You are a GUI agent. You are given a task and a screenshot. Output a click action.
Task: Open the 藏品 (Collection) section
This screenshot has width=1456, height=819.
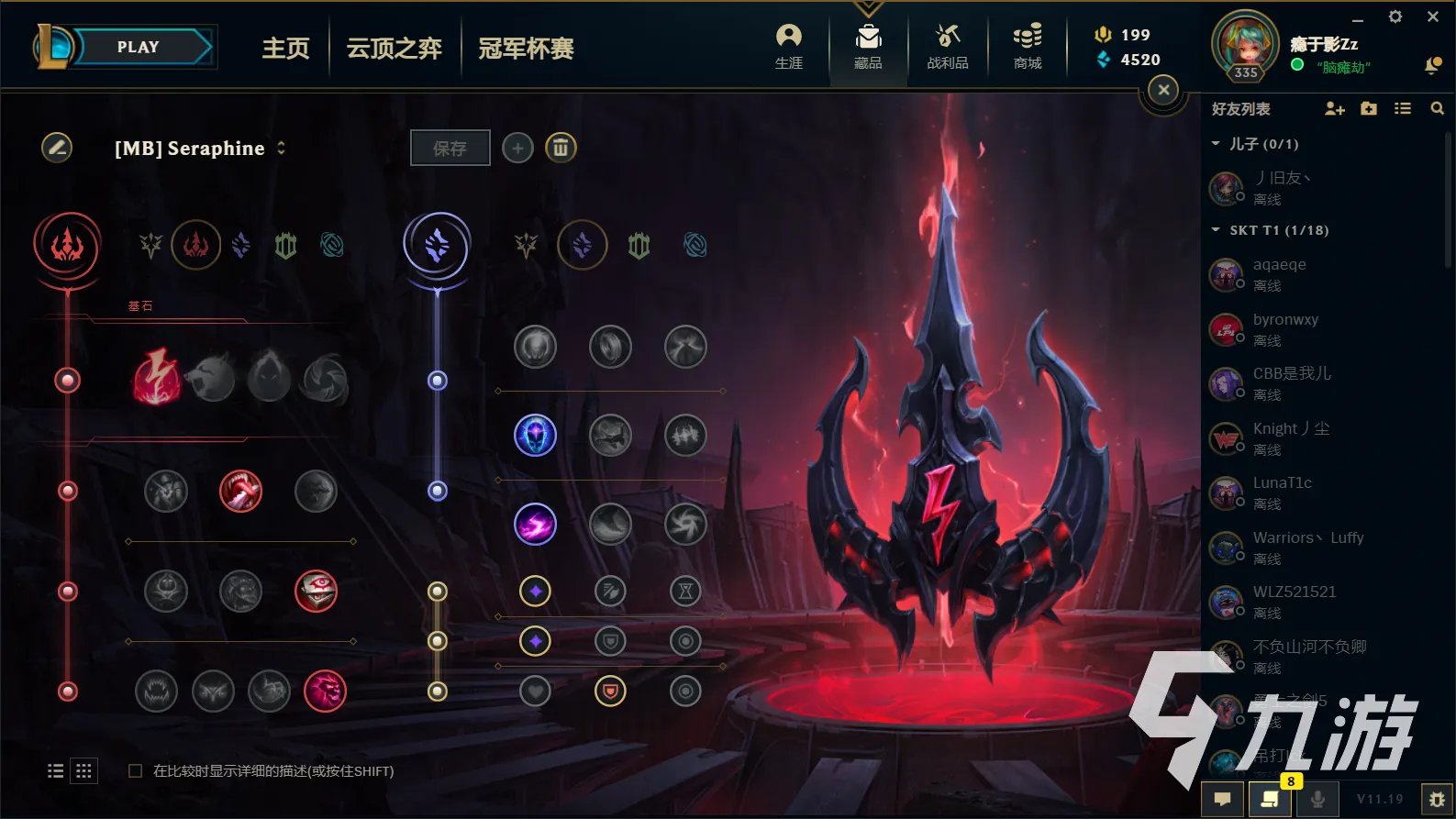[x=867, y=44]
